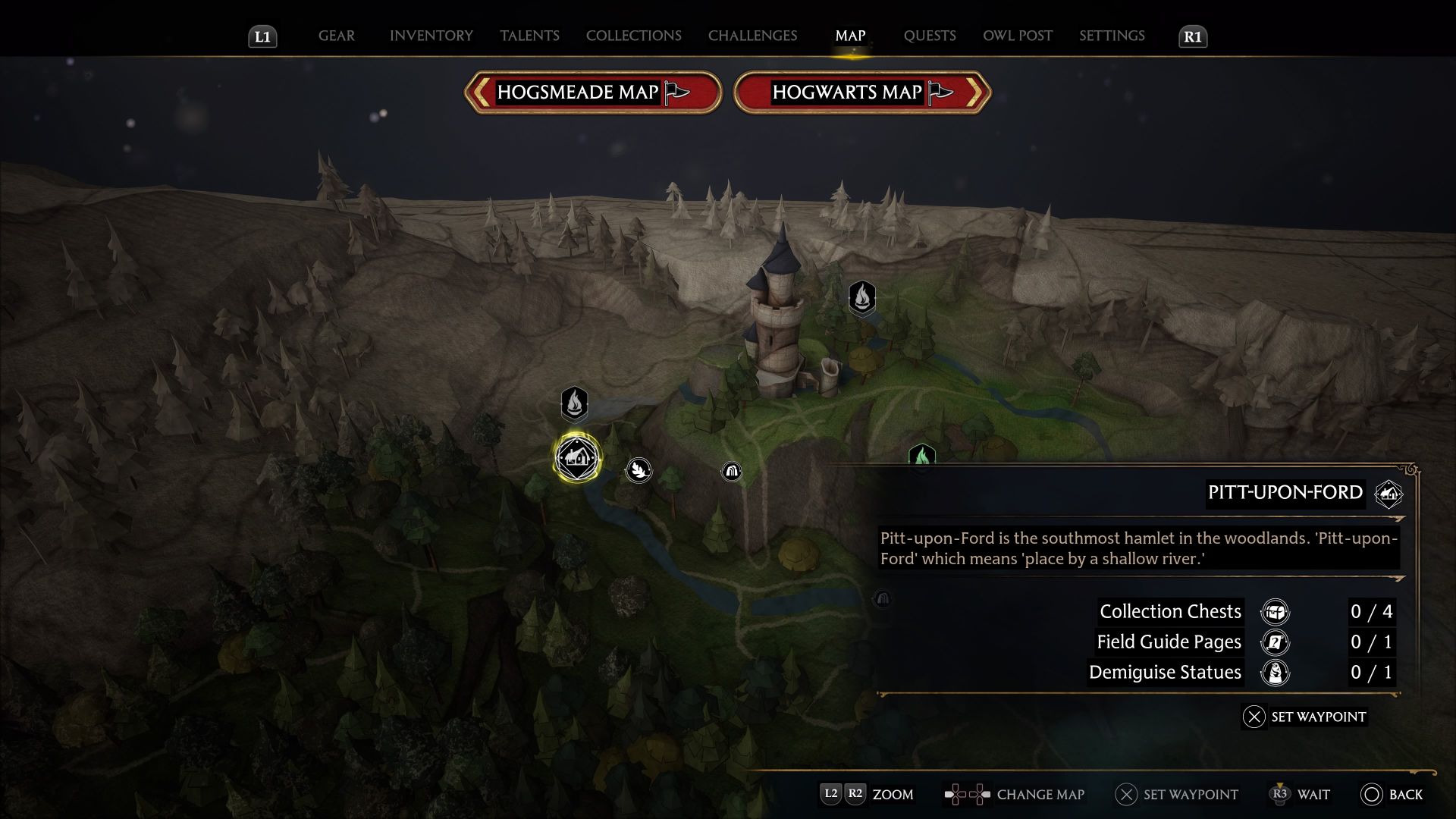Change to the Hogsmeade Map
1456x819 pixels.
[x=592, y=93]
